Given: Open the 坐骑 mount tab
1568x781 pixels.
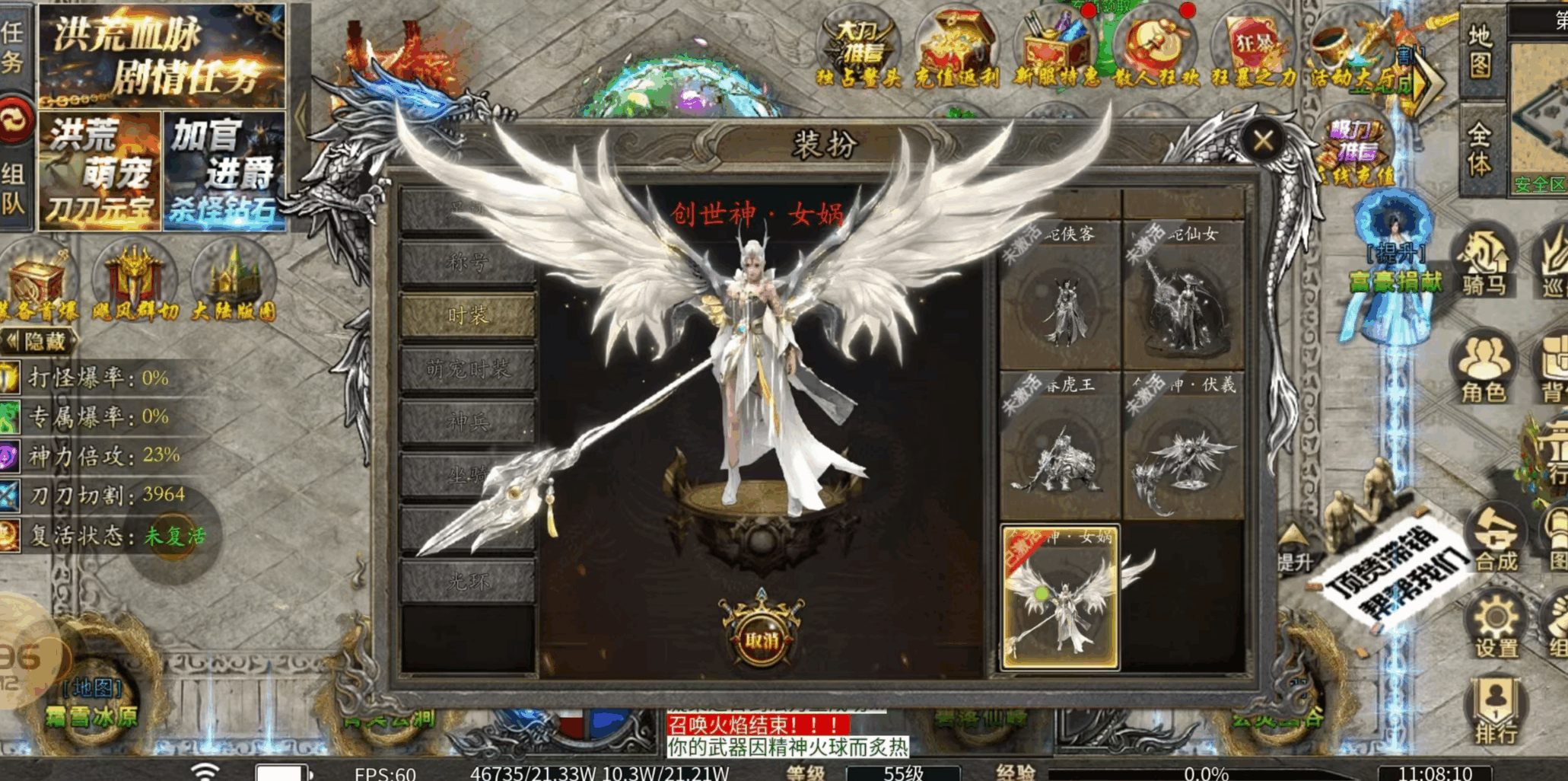Looking at the screenshot, I should click(x=468, y=475).
